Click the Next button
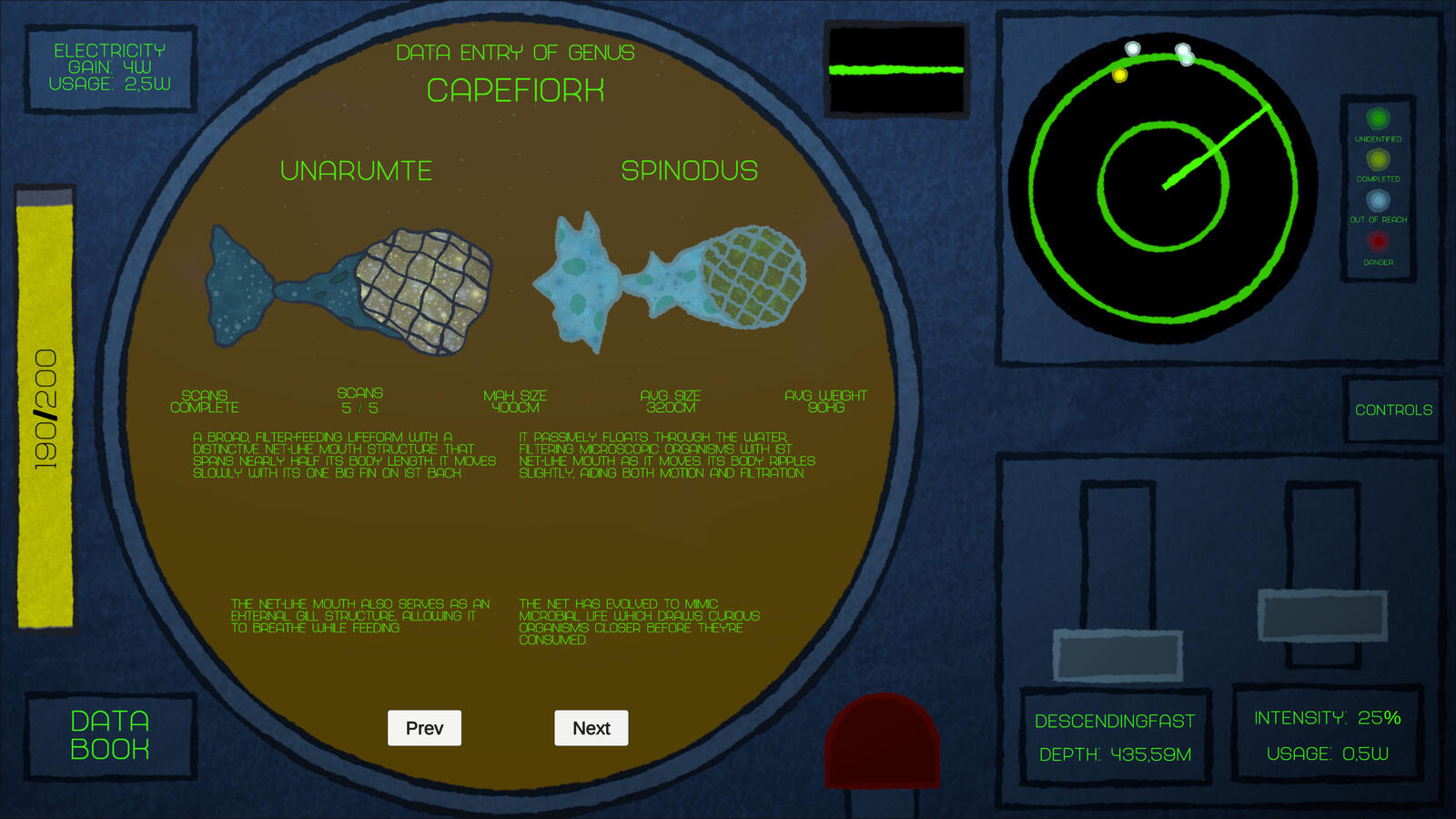Image resolution: width=1456 pixels, height=819 pixels. (591, 728)
